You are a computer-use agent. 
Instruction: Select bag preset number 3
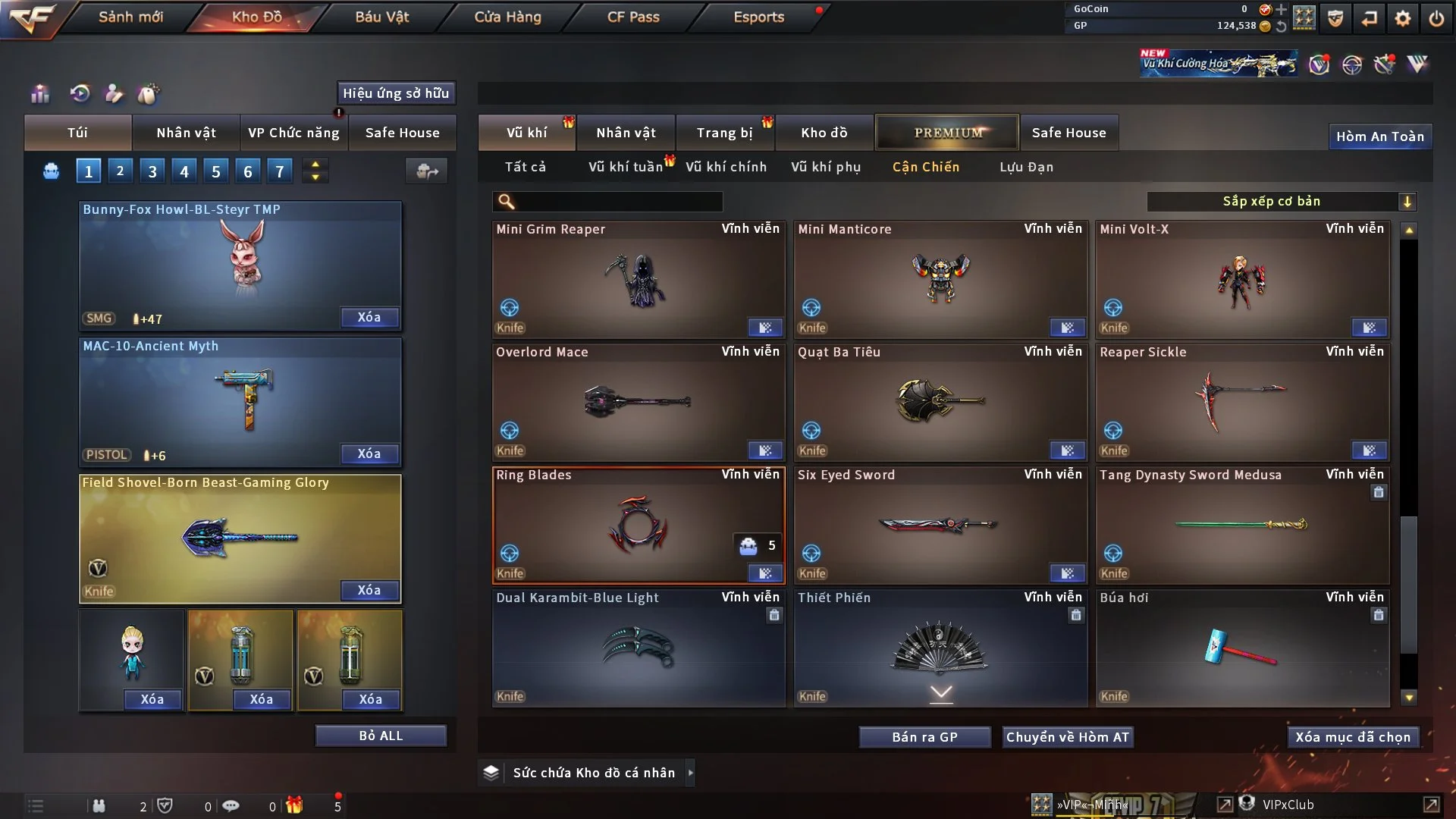(152, 171)
